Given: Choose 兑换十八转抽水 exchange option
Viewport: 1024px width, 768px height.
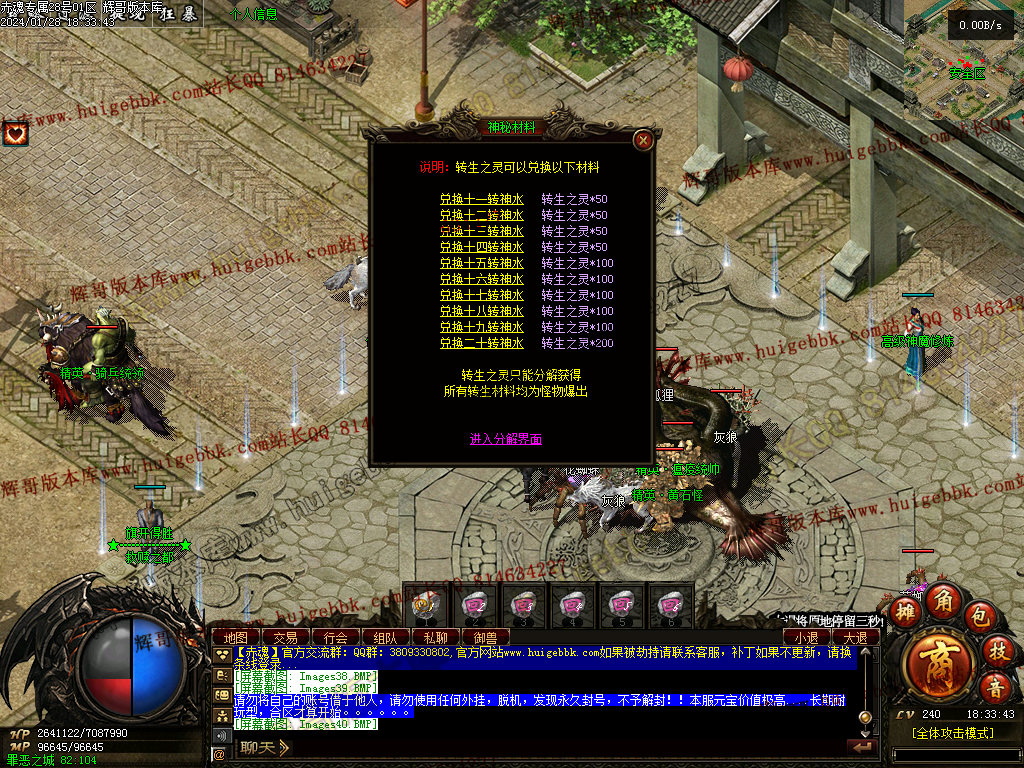Looking at the screenshot, I should point(481,311).
